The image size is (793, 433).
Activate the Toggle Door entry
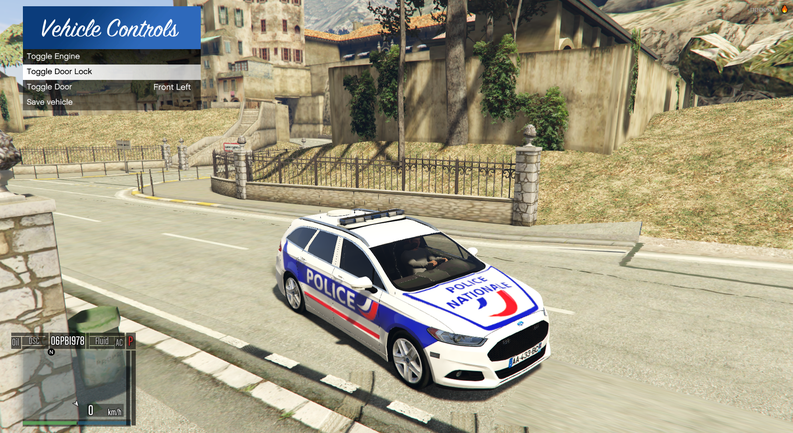click(x=50, y=87)
